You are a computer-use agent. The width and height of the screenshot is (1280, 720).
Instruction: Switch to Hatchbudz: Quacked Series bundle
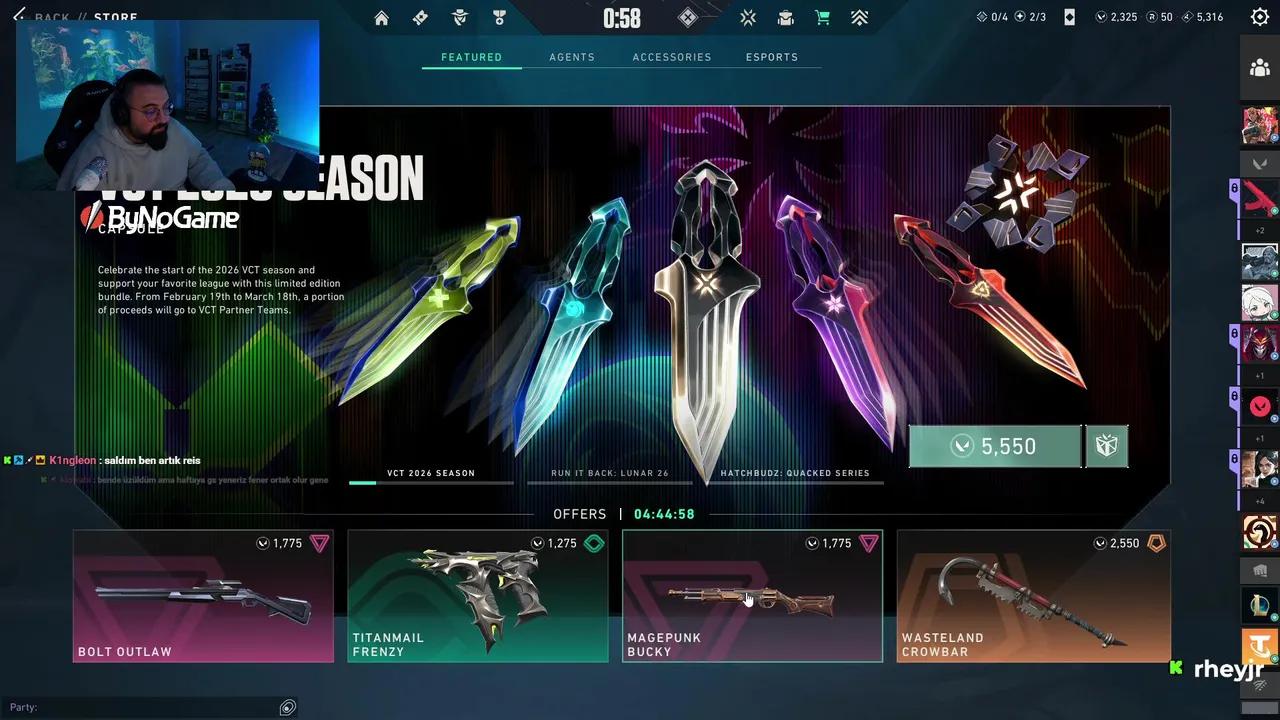(795, 474)
